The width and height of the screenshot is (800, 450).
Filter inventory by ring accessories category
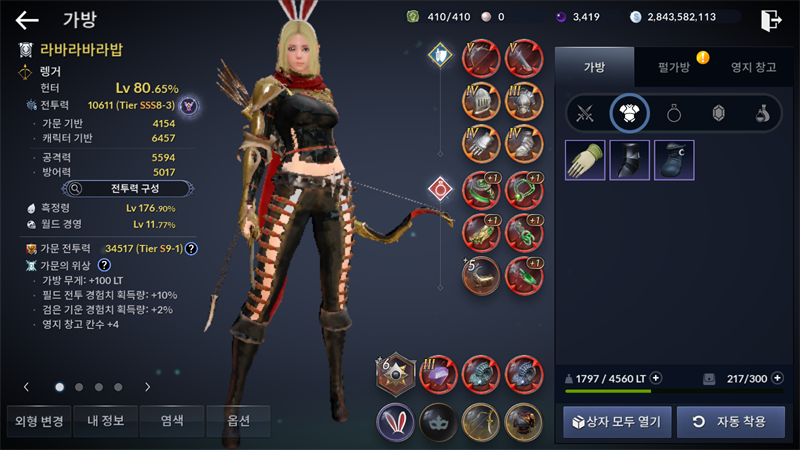[x=674, y=113]
